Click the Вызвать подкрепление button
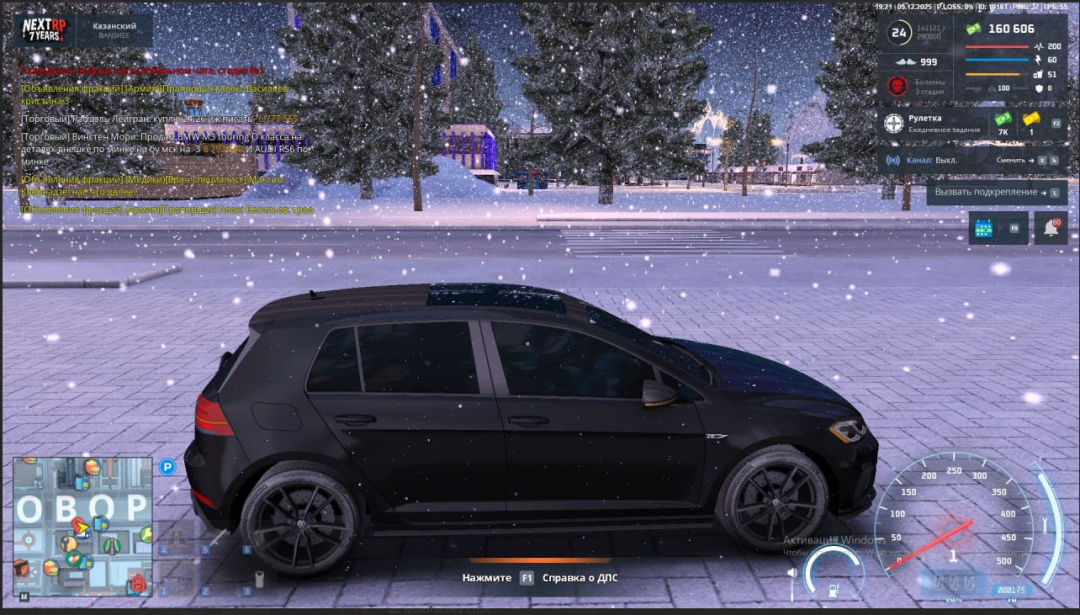Viewport: 1080px width, 615px height. click(x=996, y=192)
